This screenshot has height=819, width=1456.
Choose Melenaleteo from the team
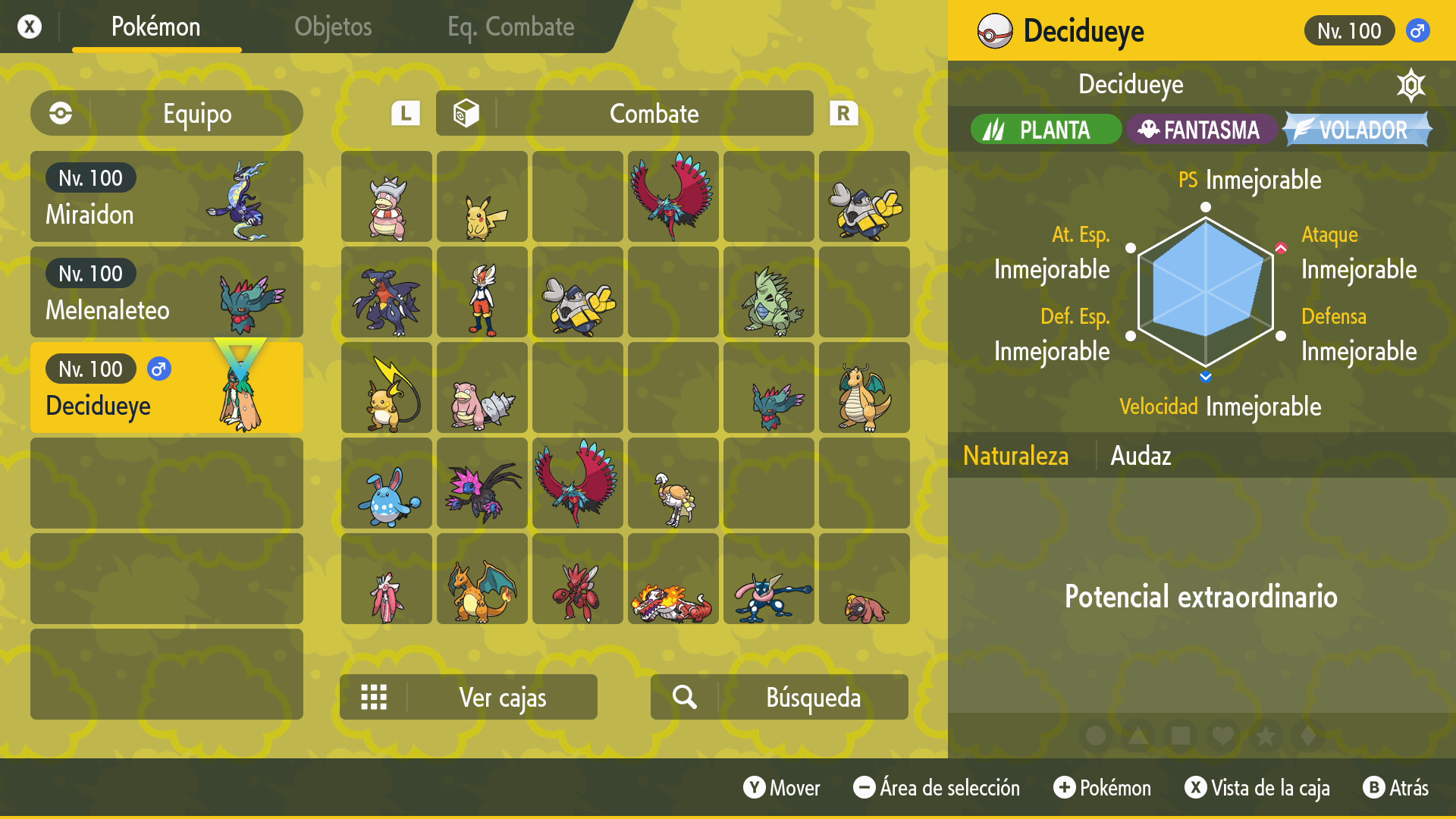tap(167, 292)
